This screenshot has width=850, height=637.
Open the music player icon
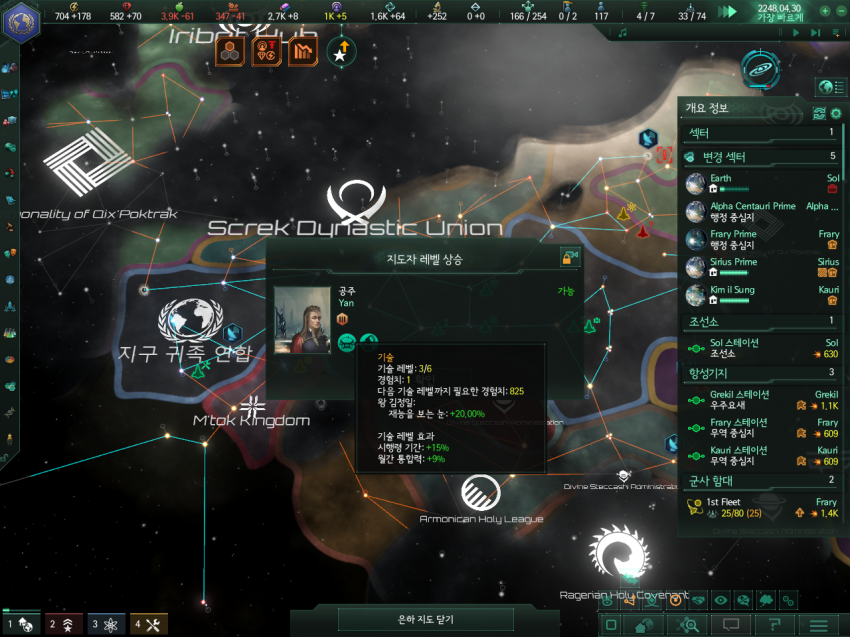click(623, 32)
